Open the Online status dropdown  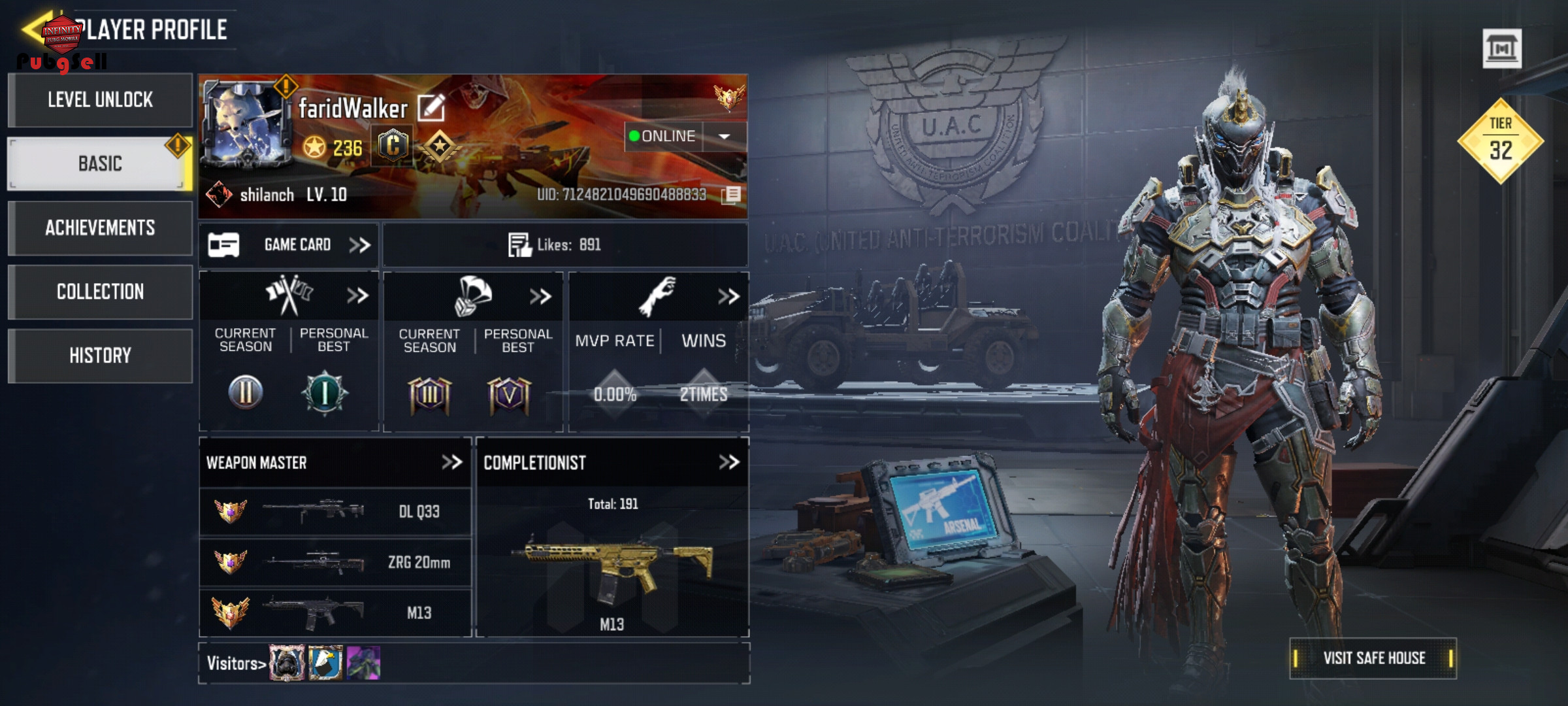pos(724,136)
